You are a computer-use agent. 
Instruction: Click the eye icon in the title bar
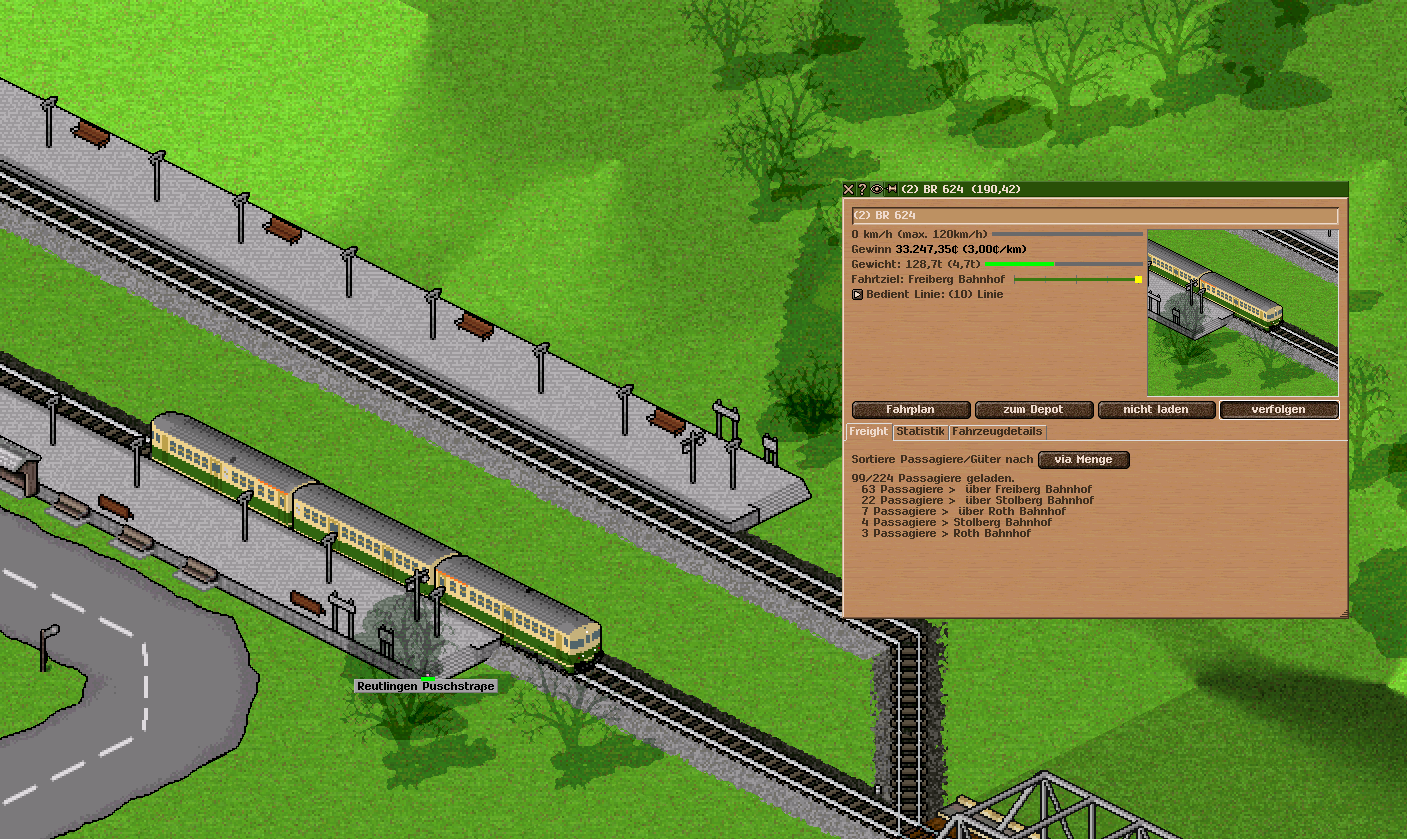877,189
